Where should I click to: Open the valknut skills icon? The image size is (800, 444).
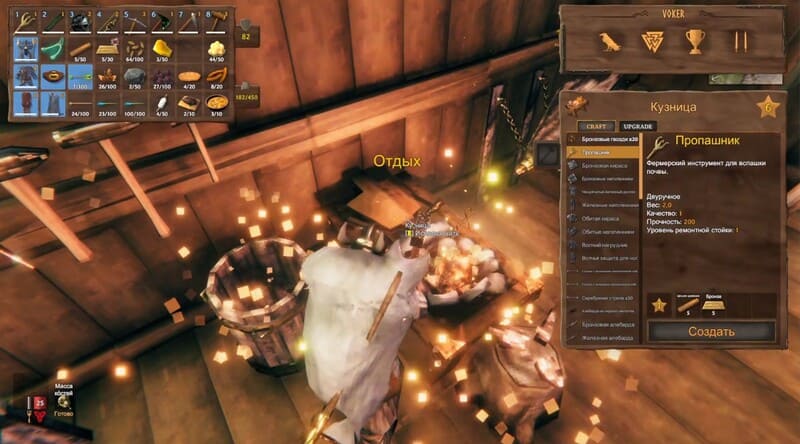(x=651, y=41)
